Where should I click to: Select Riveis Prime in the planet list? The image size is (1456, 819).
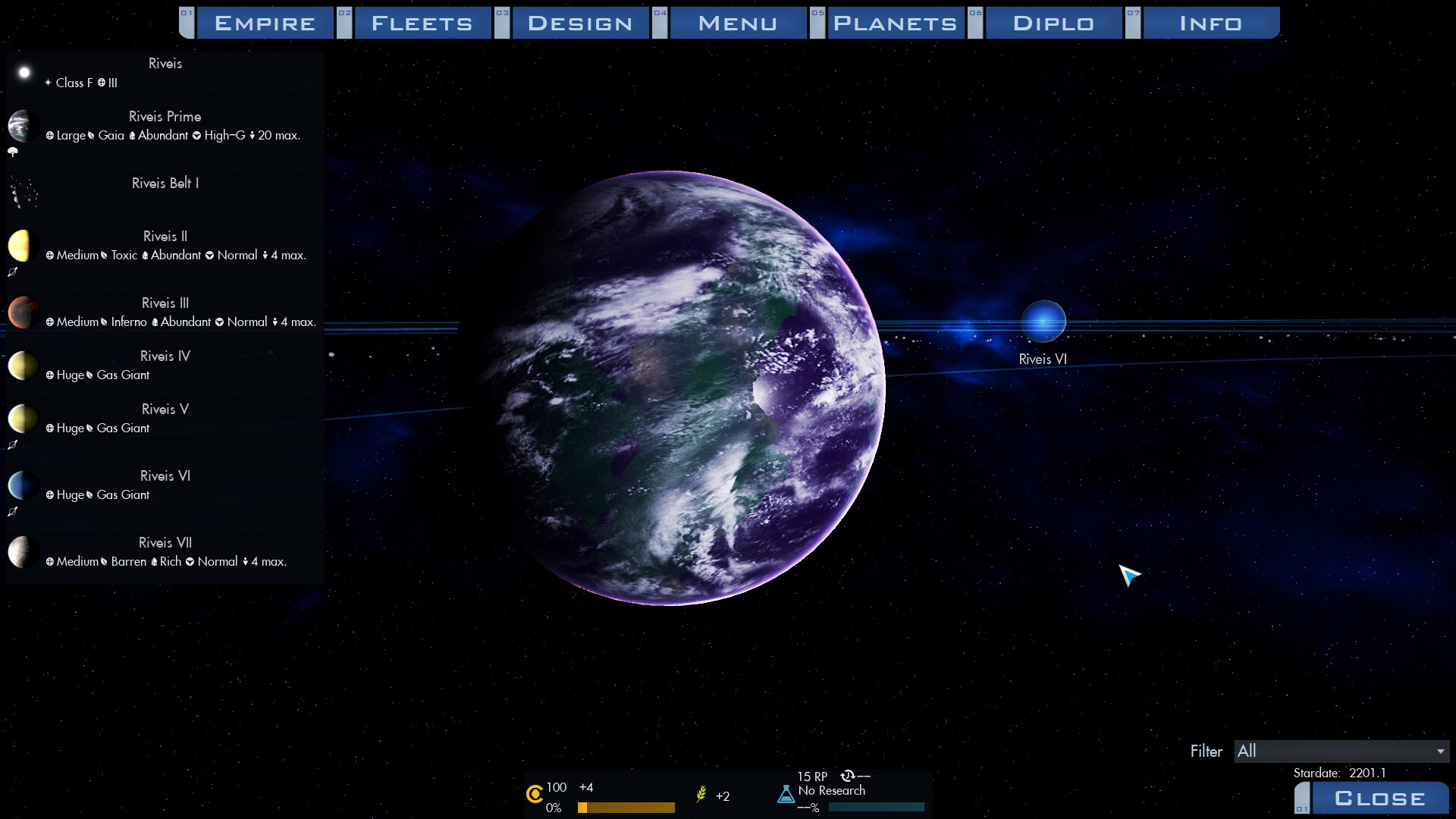click(165, 125)
